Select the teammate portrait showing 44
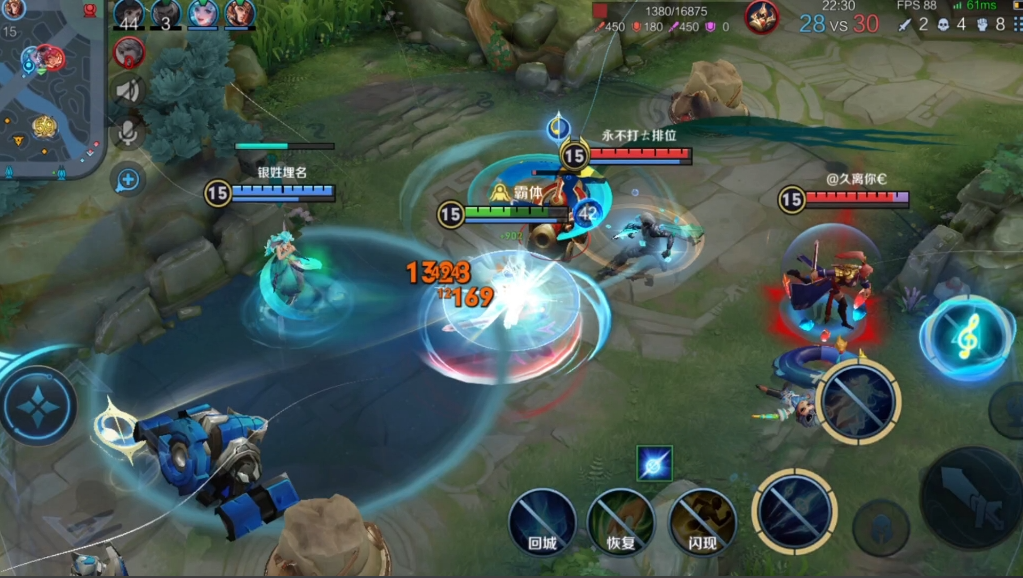 click(128, 14)
